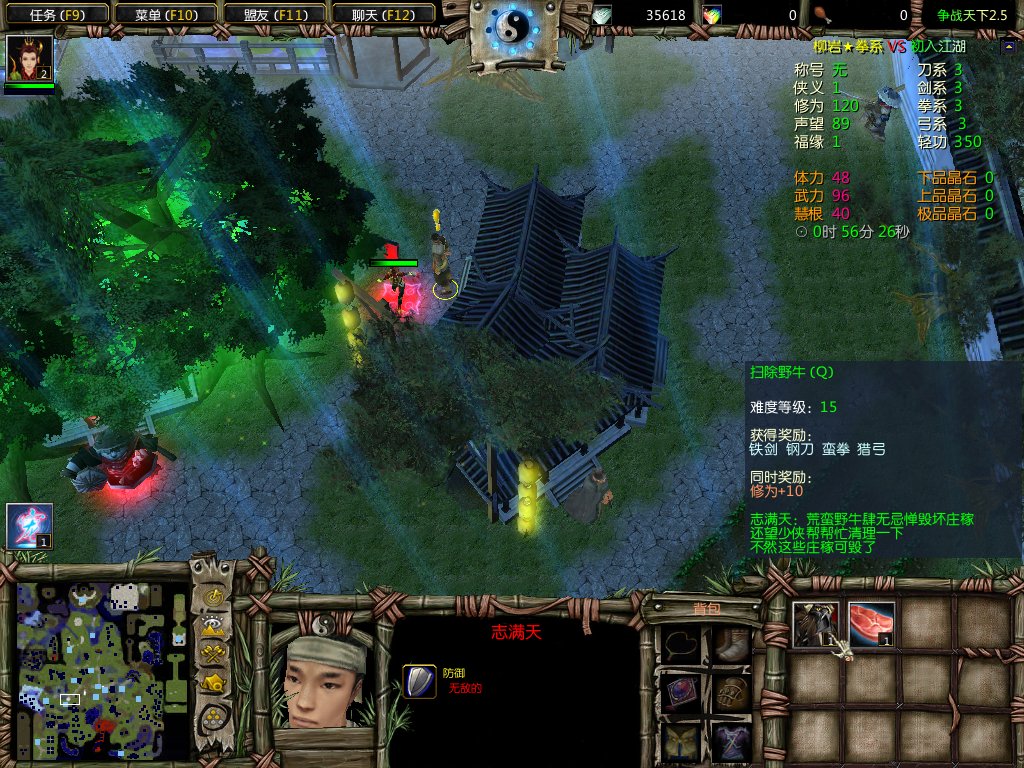Toggle minimap terrain display
The height and width of the screenshot is (768, 1024).
(213, 626)
